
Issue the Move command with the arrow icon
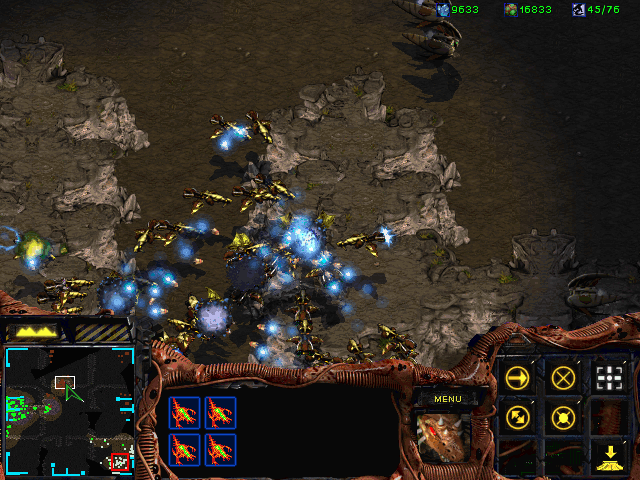pos(518,377)
